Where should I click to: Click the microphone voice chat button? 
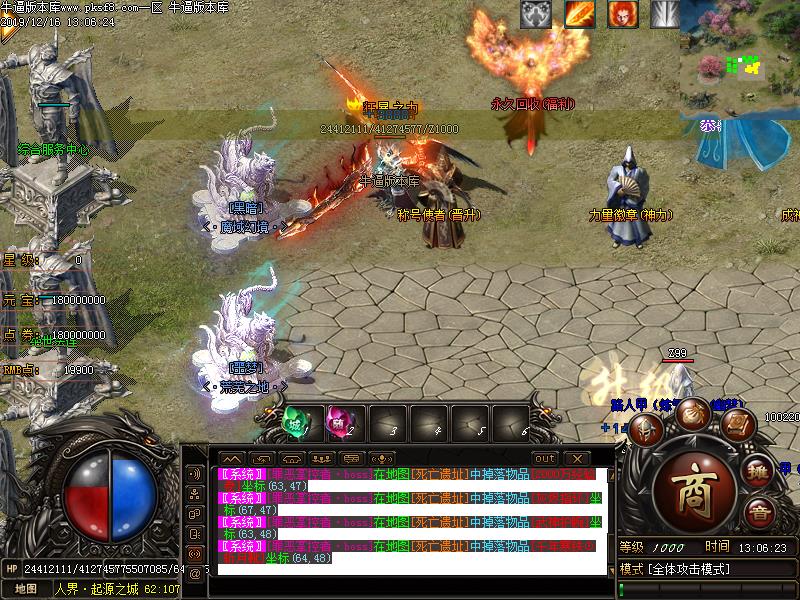pos(380,458)
